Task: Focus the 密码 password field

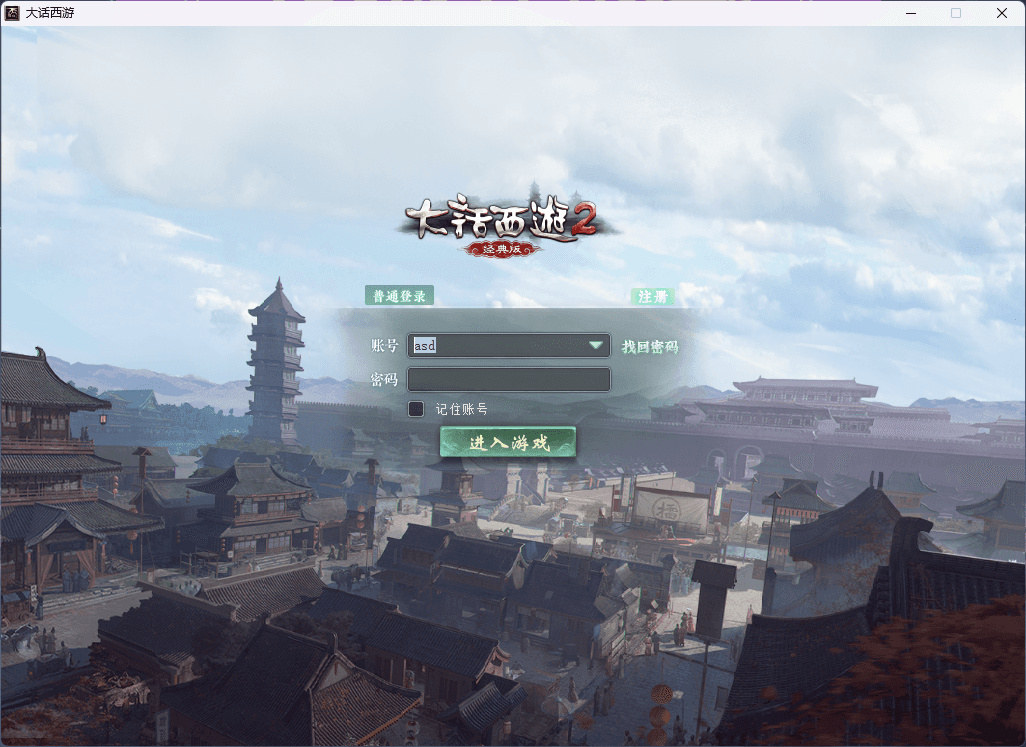Action: click(x=509, y=380)
